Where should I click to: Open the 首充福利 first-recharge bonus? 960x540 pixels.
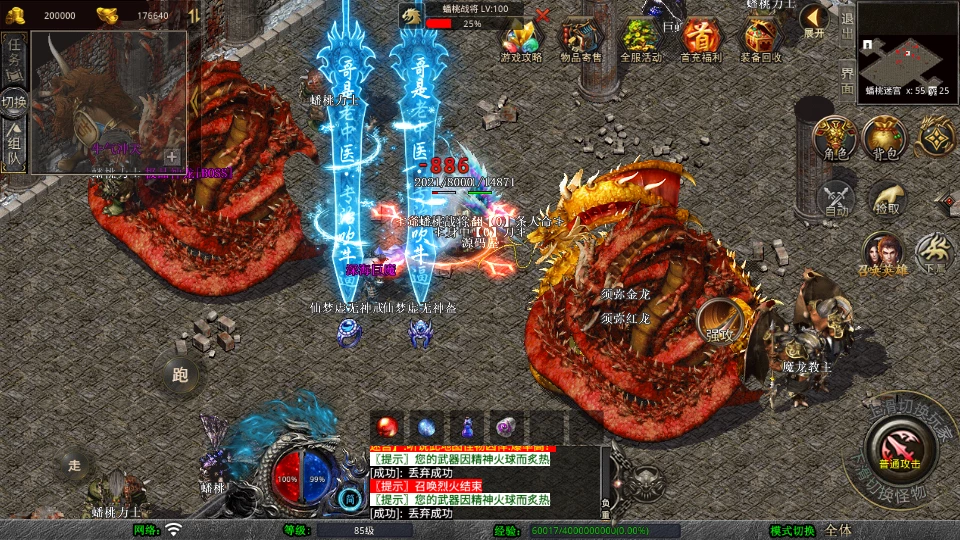701,41
